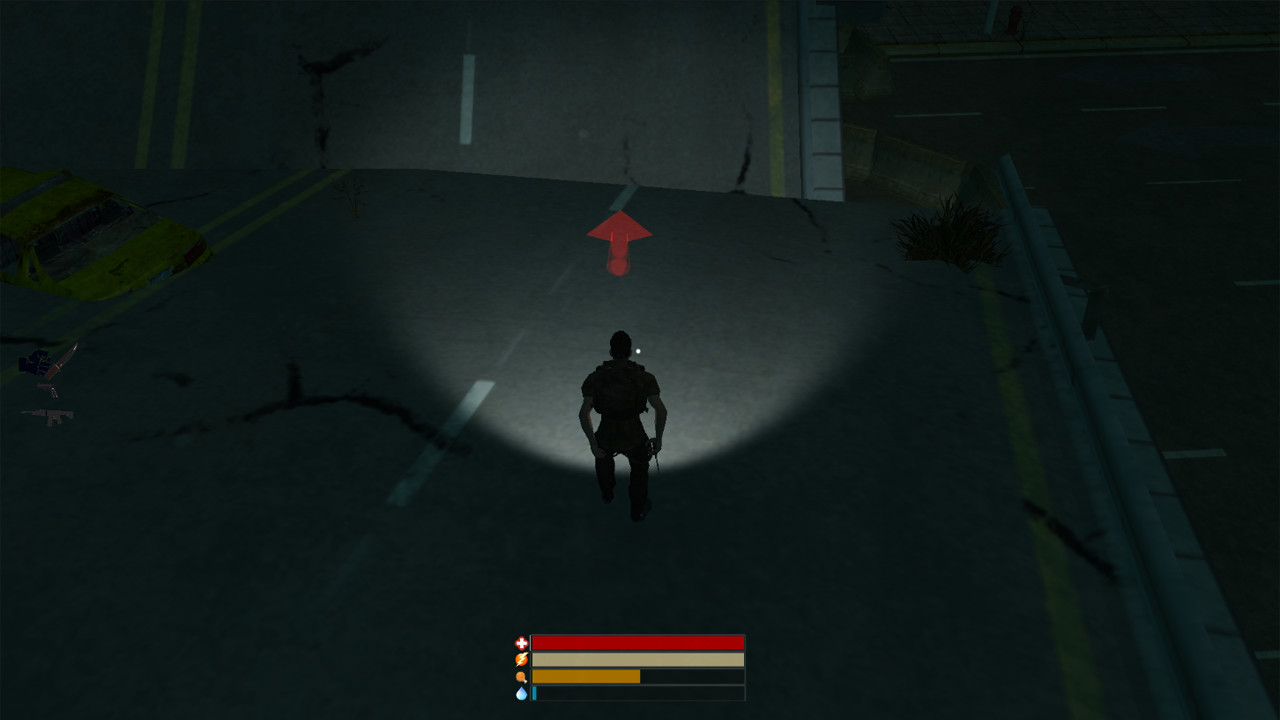Select the stamina lightning bolt icon

tap(521, 660)
